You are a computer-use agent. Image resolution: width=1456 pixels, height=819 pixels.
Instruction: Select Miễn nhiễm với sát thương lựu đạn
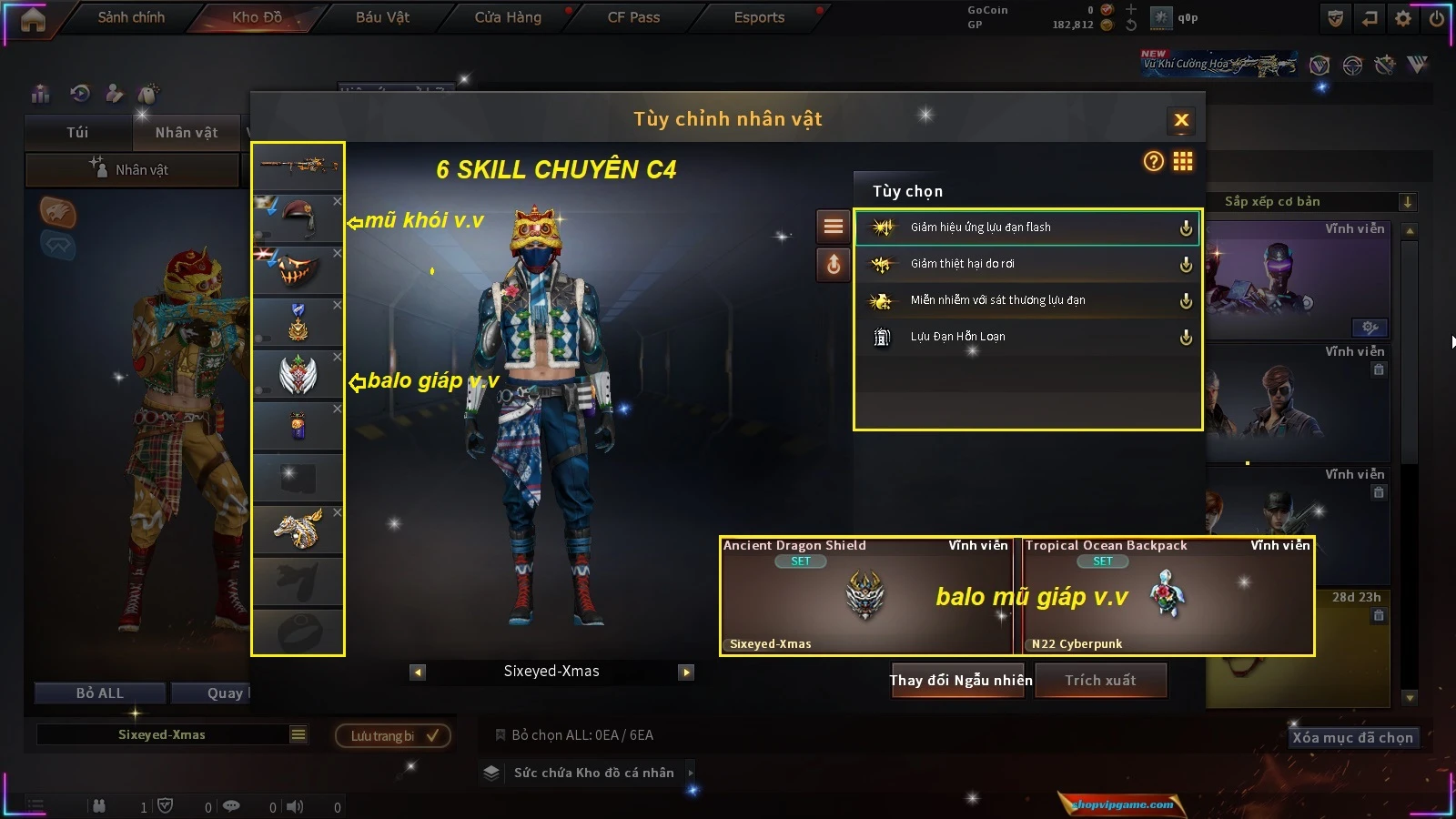(x=1026, y=300)
